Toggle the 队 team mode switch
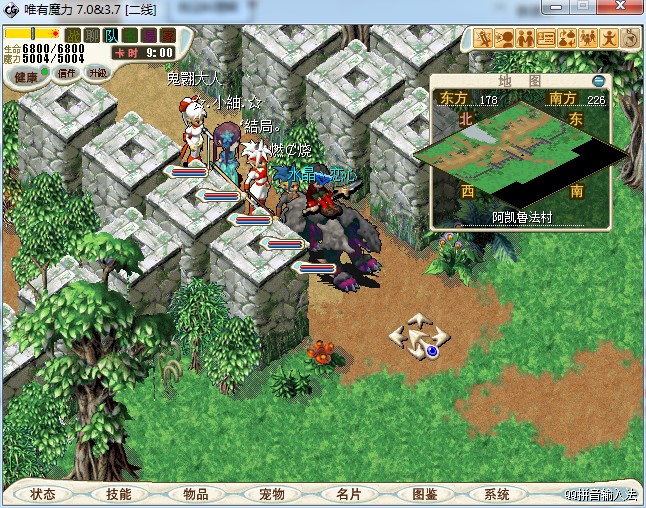 pos(110,36)
